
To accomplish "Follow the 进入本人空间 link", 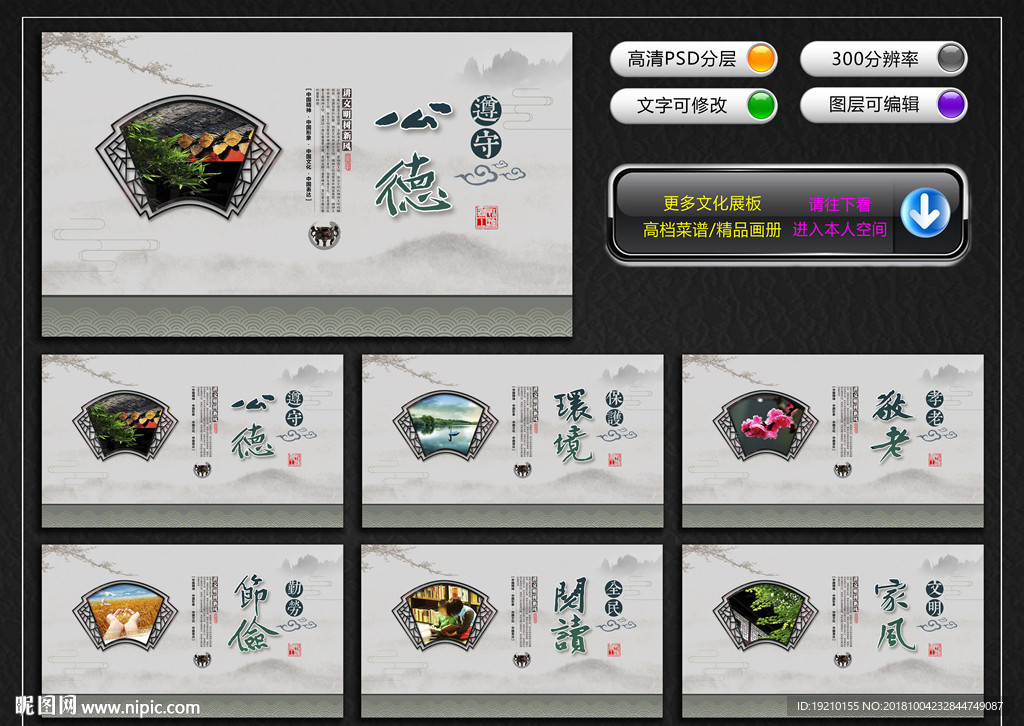I will [839, 229].
